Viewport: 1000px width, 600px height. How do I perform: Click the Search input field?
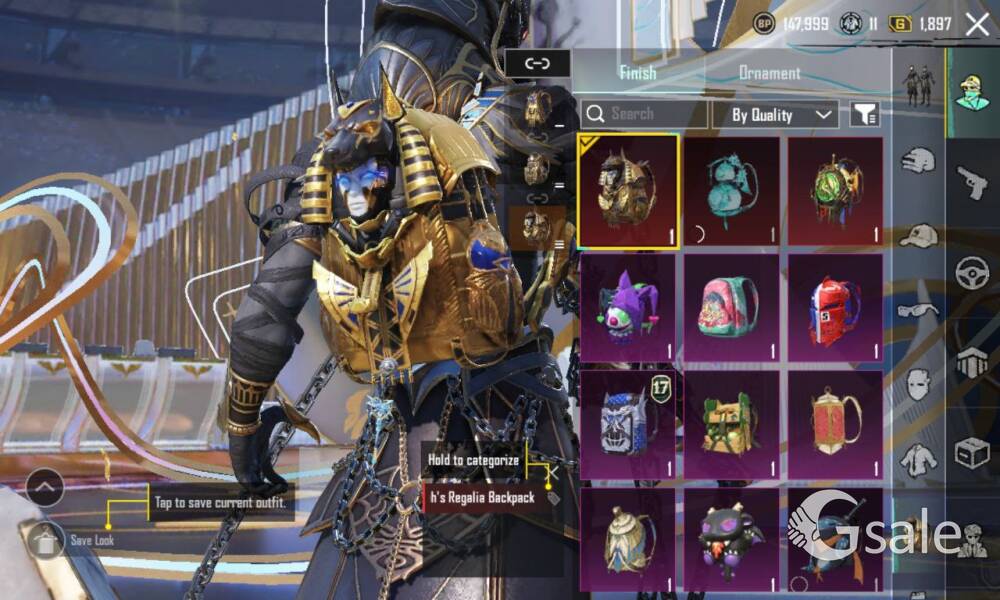coord(644,114)
